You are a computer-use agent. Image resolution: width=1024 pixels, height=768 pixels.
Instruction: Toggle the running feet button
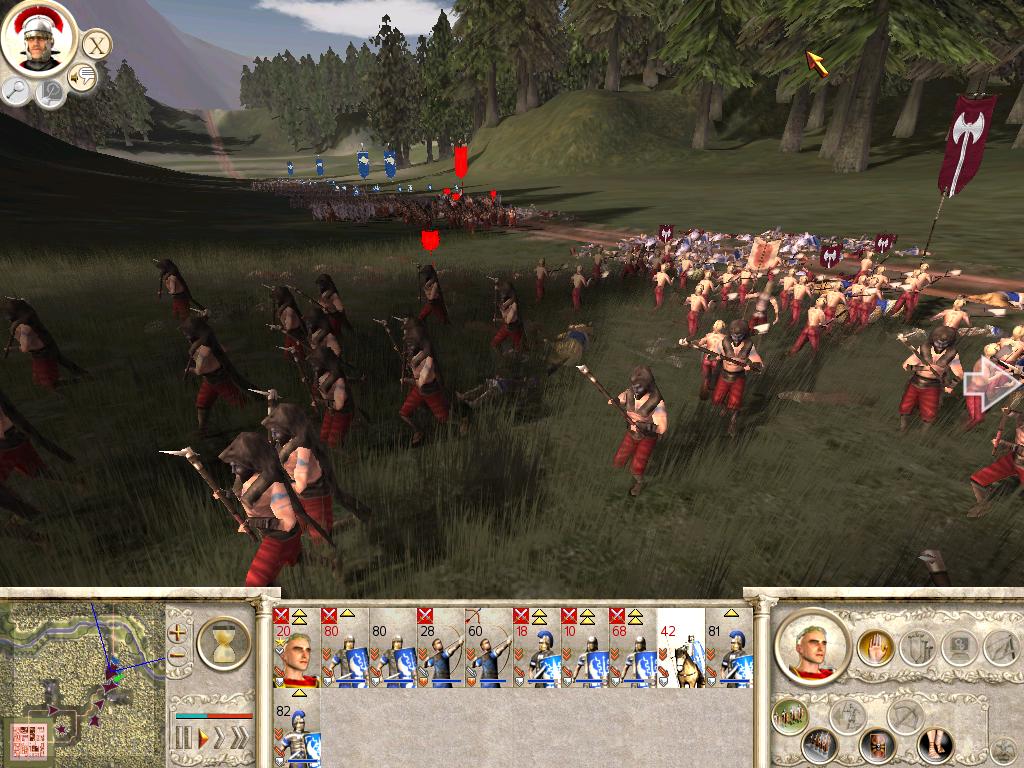point(936,745)
